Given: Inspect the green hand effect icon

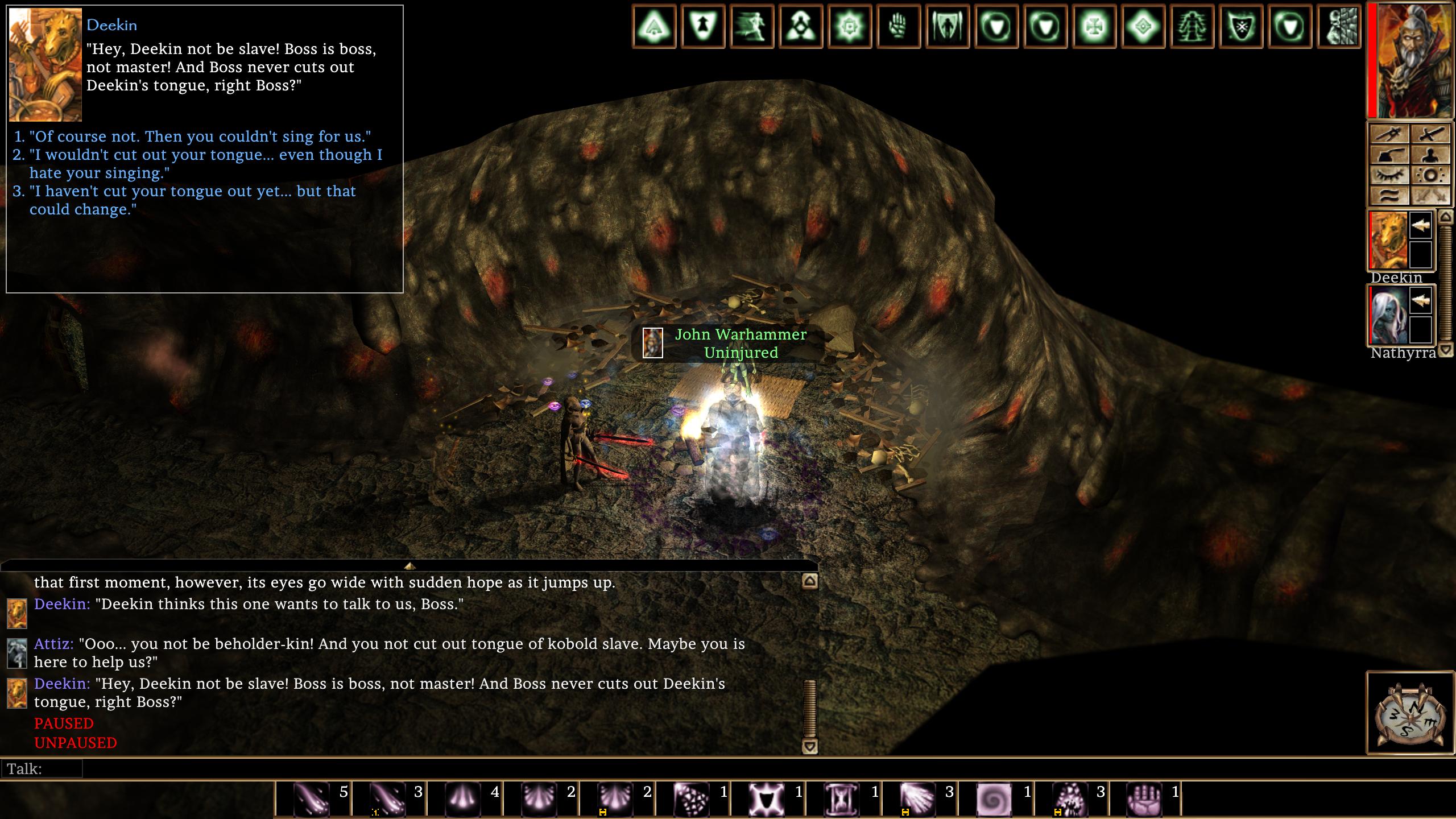Looking at the screenshot, I should pos(897,26).
